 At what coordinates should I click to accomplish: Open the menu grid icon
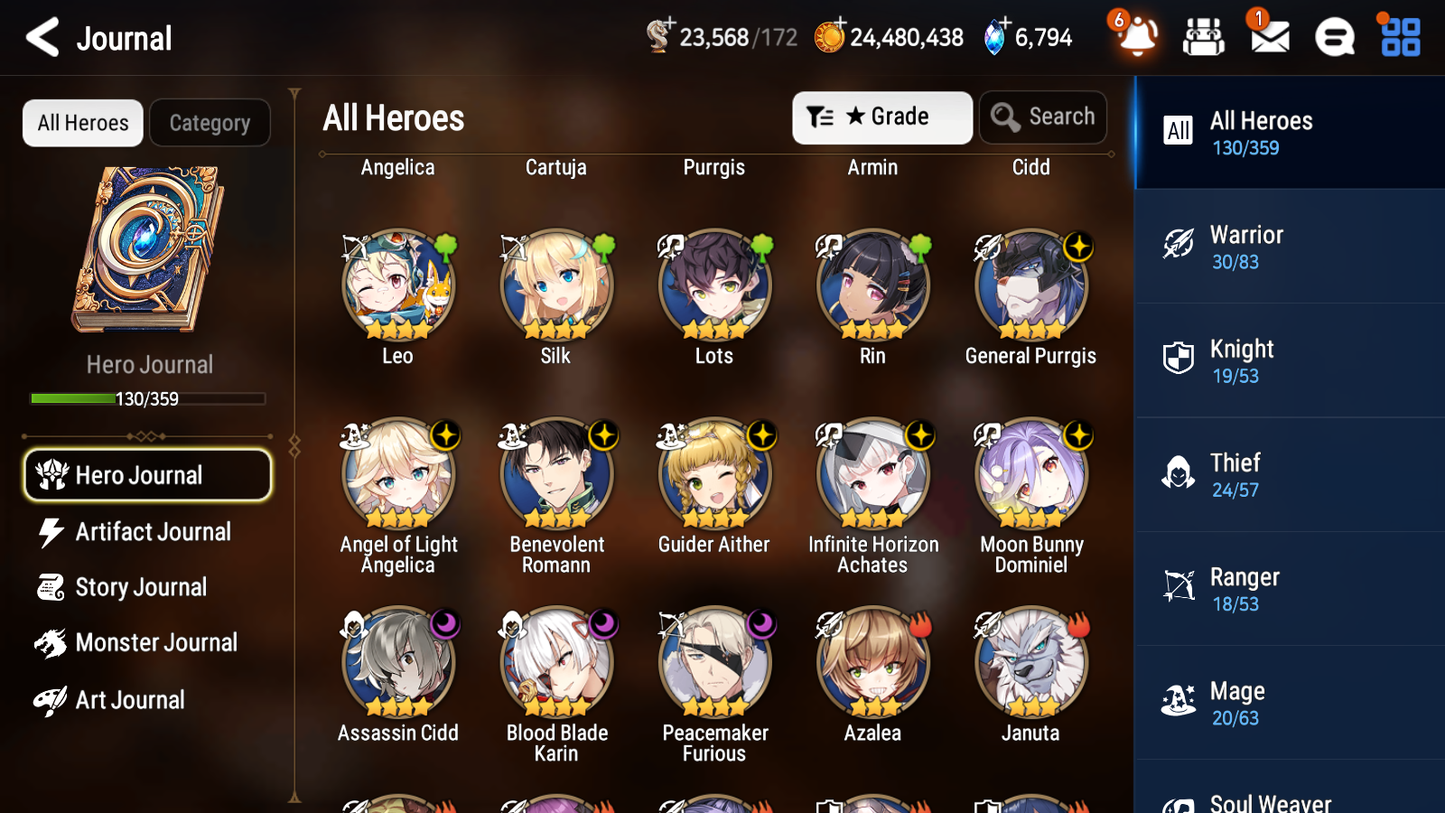pyautogui.click(x=1398, y=36)
